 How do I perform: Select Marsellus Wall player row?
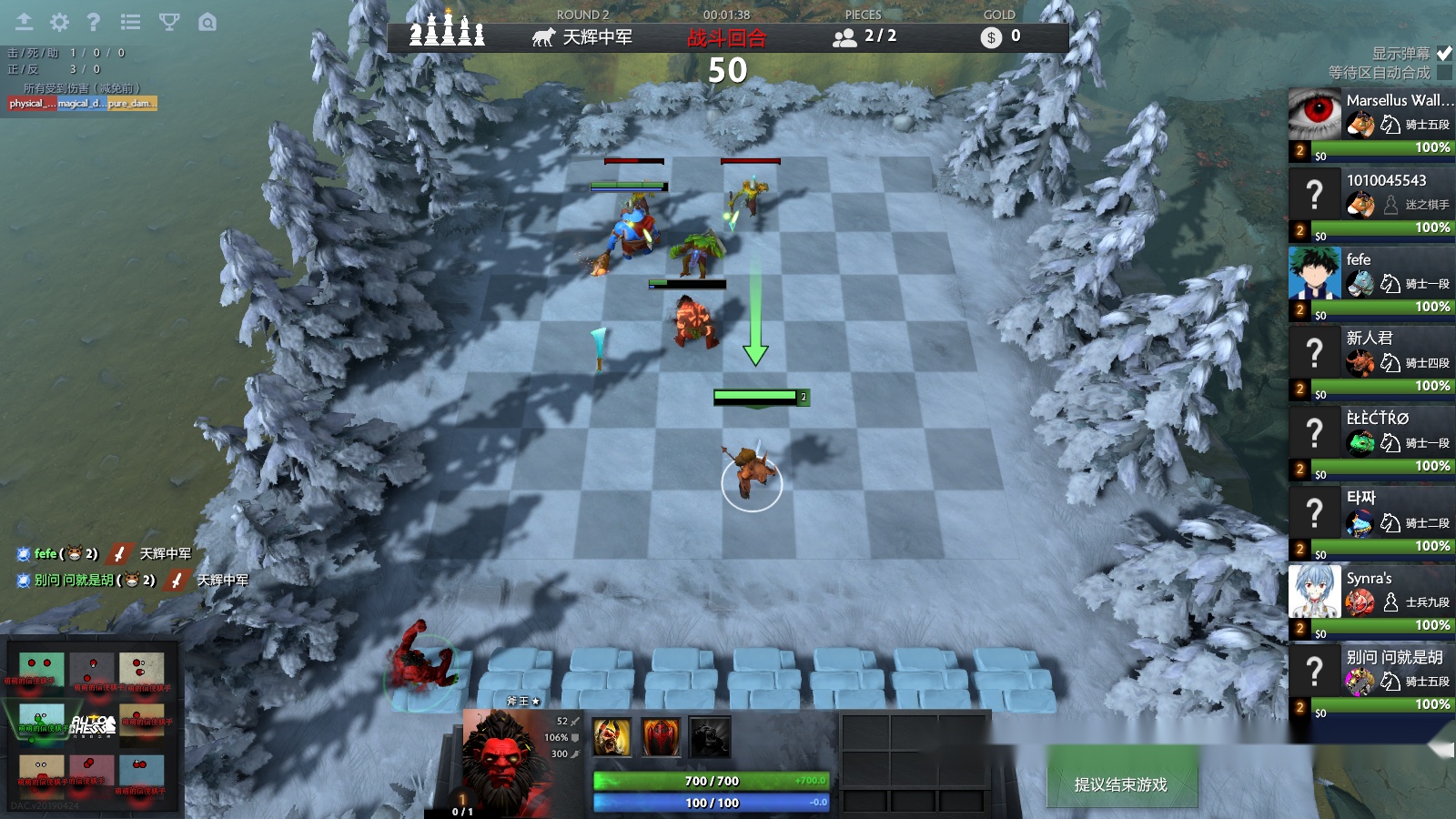tap(1371, 125)
